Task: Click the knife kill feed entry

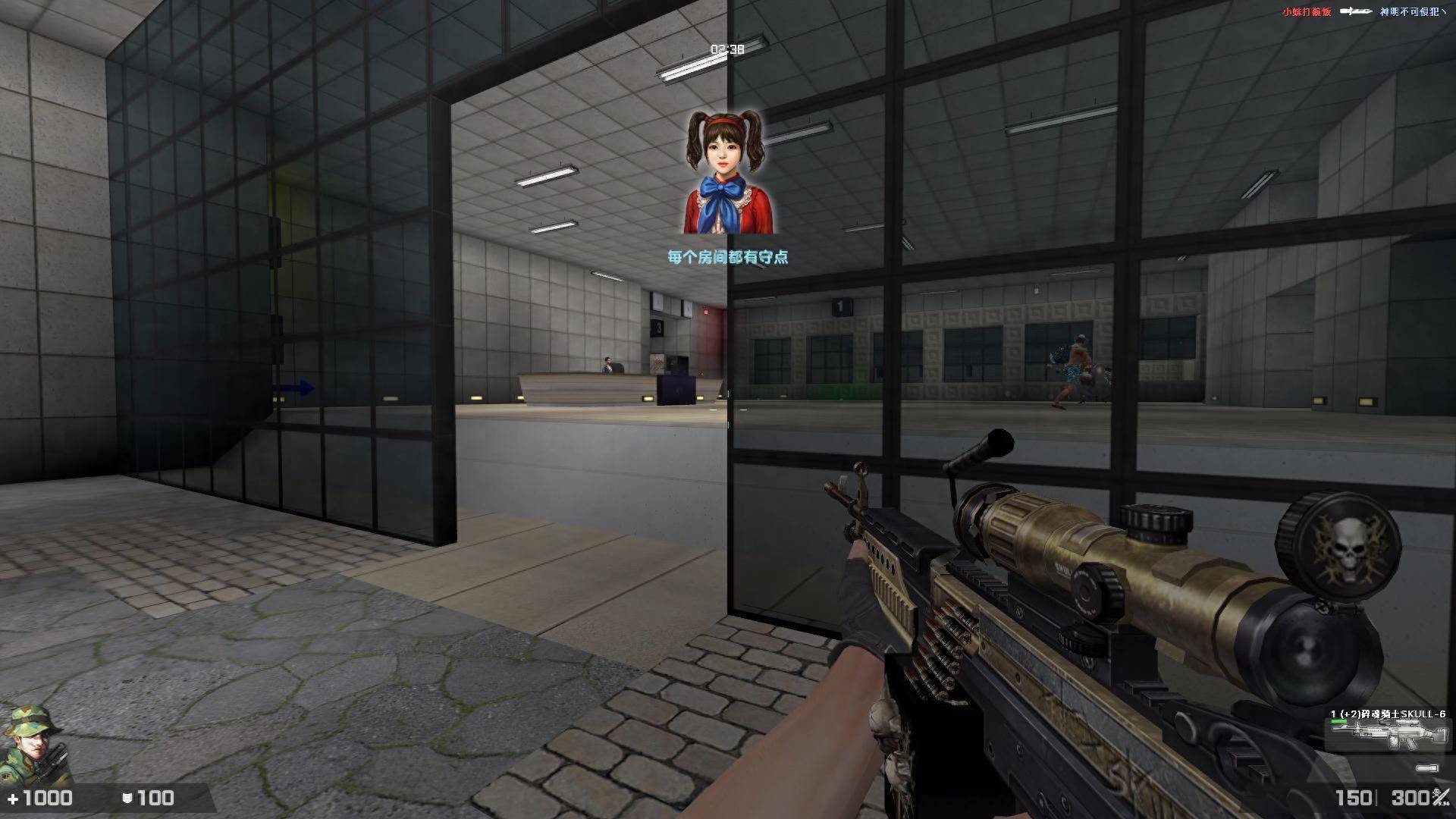Action: pos(1357,11)
